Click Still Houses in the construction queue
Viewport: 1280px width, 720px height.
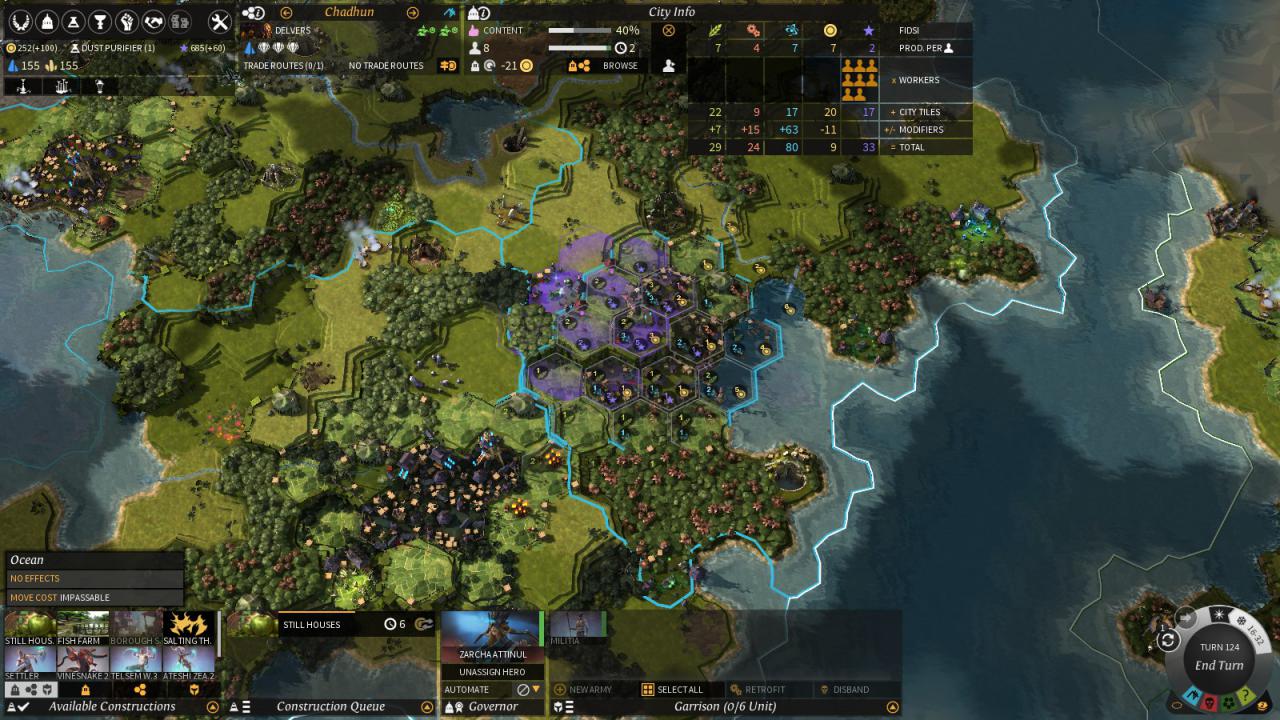[310, 624]
